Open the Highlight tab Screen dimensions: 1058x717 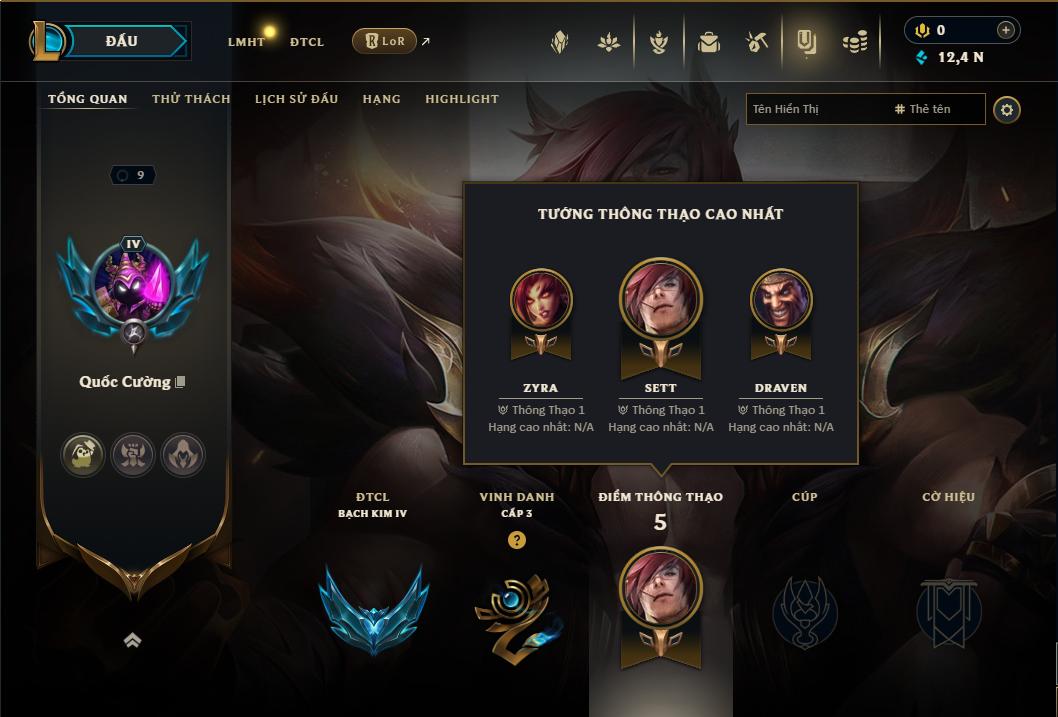click(462, 99)
